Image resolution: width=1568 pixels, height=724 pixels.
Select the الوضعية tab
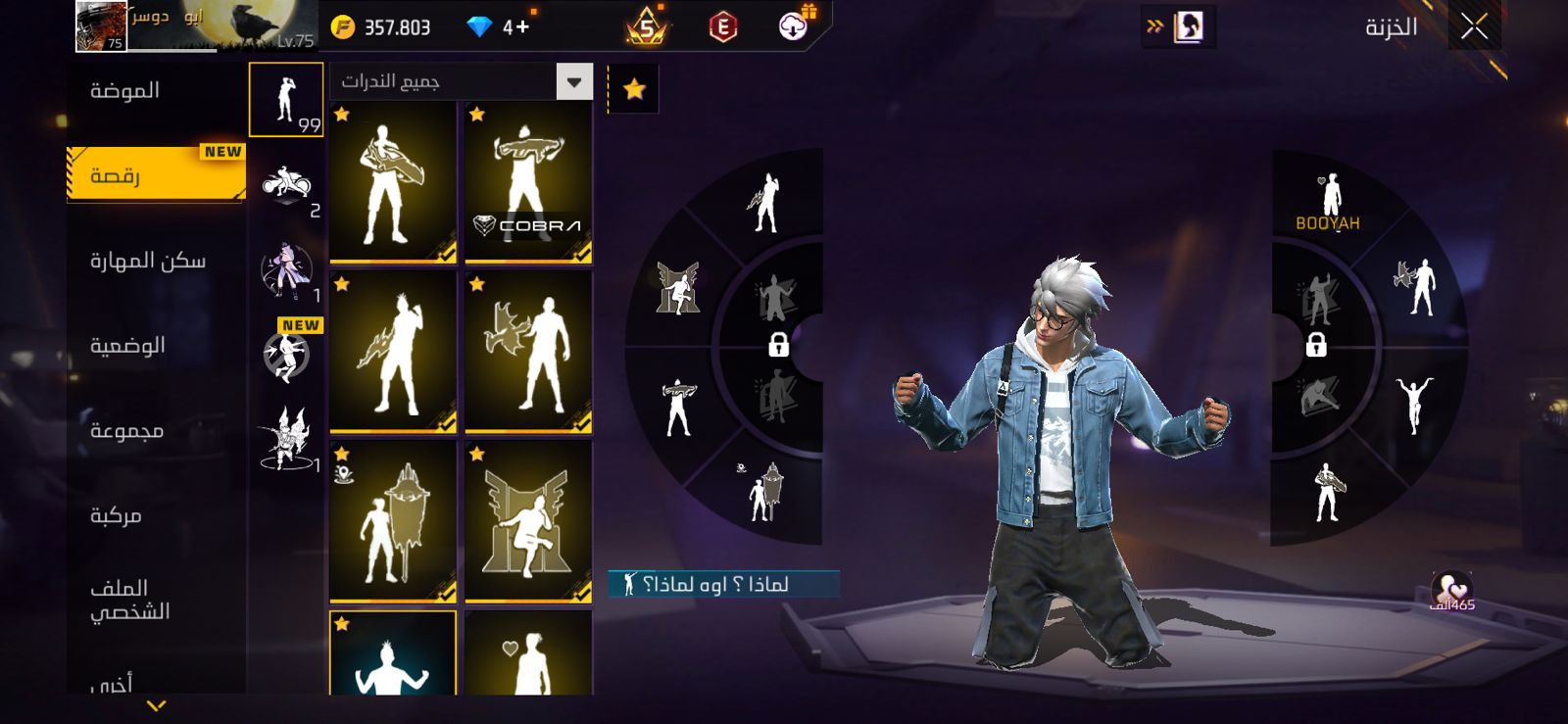(127, 346)
